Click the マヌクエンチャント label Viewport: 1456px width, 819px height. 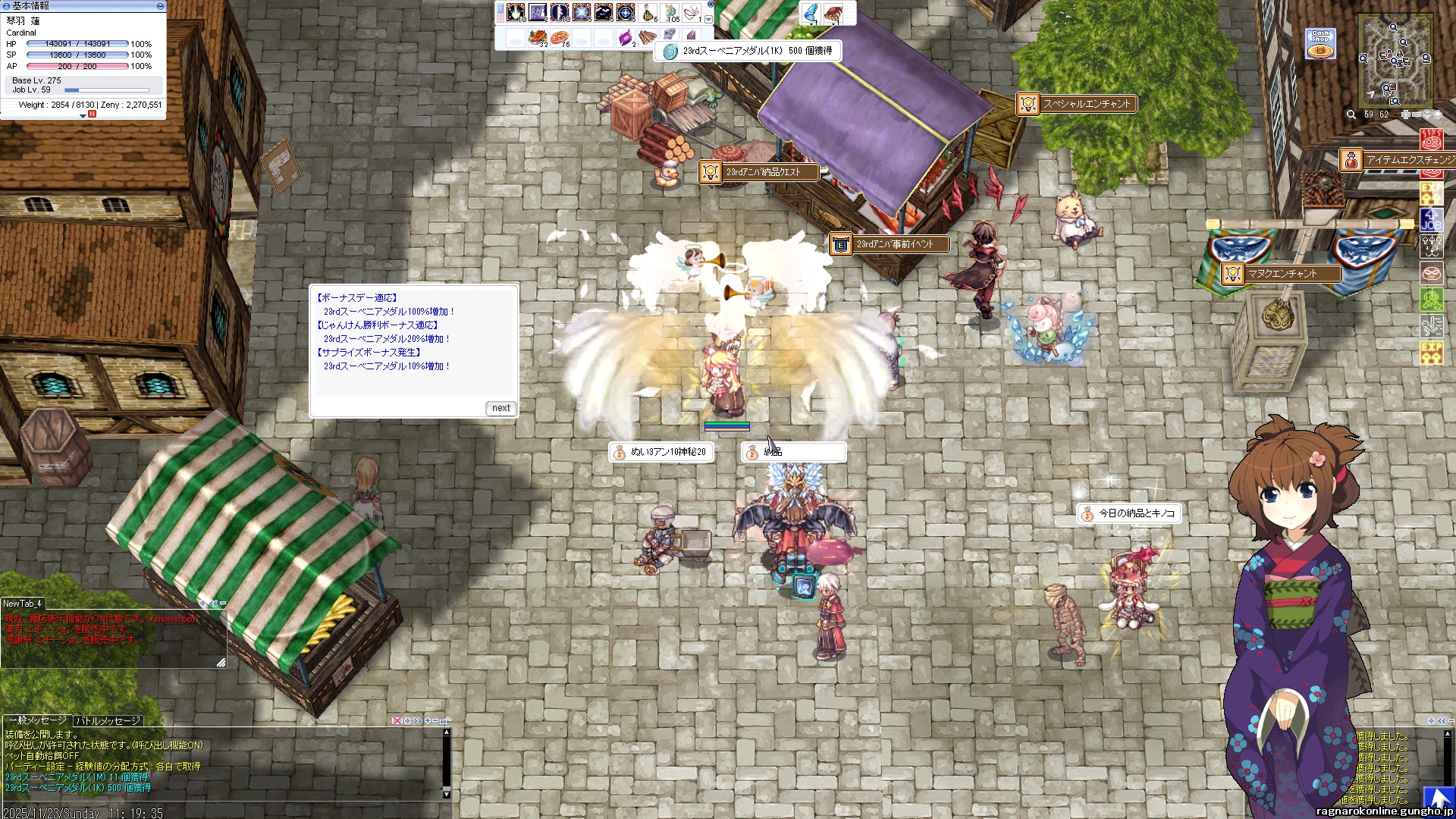click(x=1282, y=274)
